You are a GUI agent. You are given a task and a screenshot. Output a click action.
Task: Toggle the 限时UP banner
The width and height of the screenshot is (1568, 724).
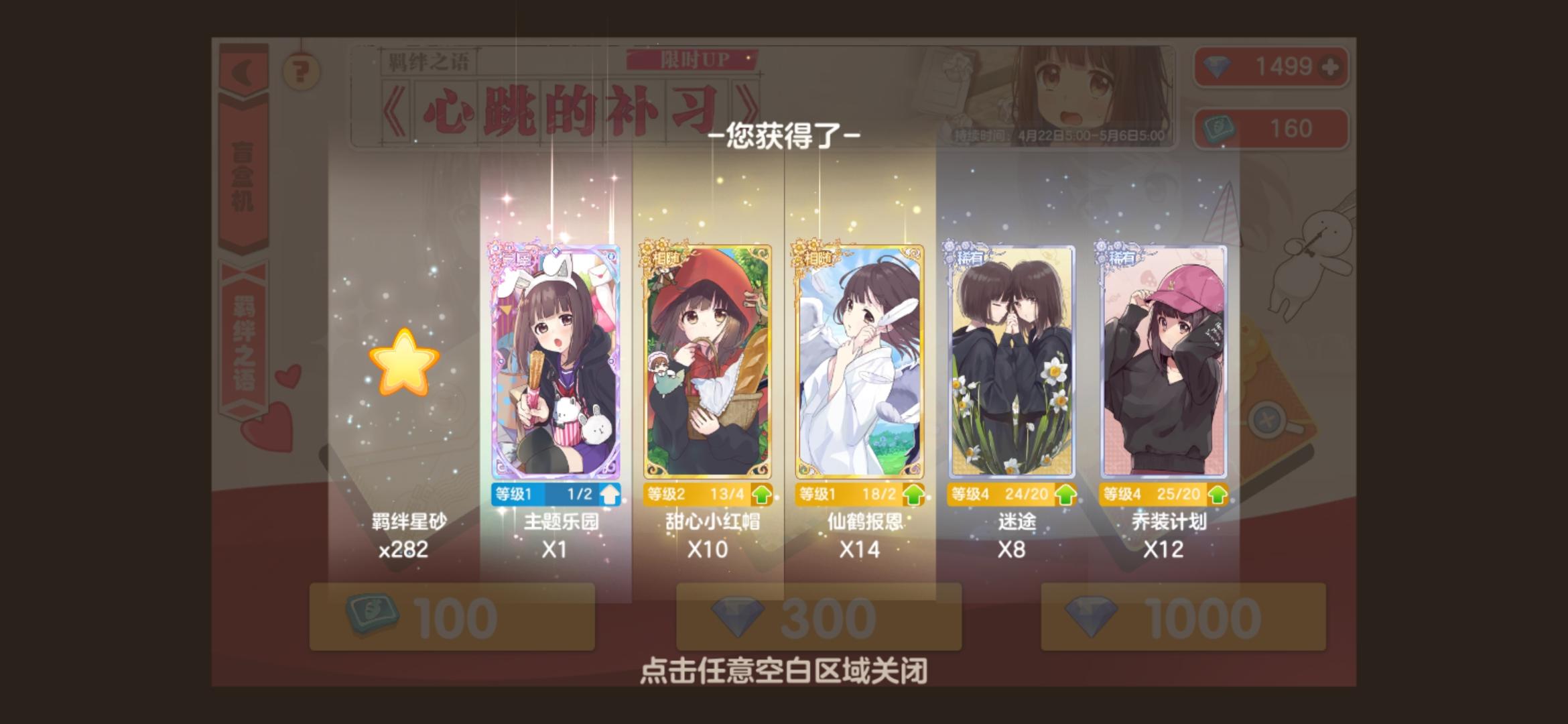point(694,60)
